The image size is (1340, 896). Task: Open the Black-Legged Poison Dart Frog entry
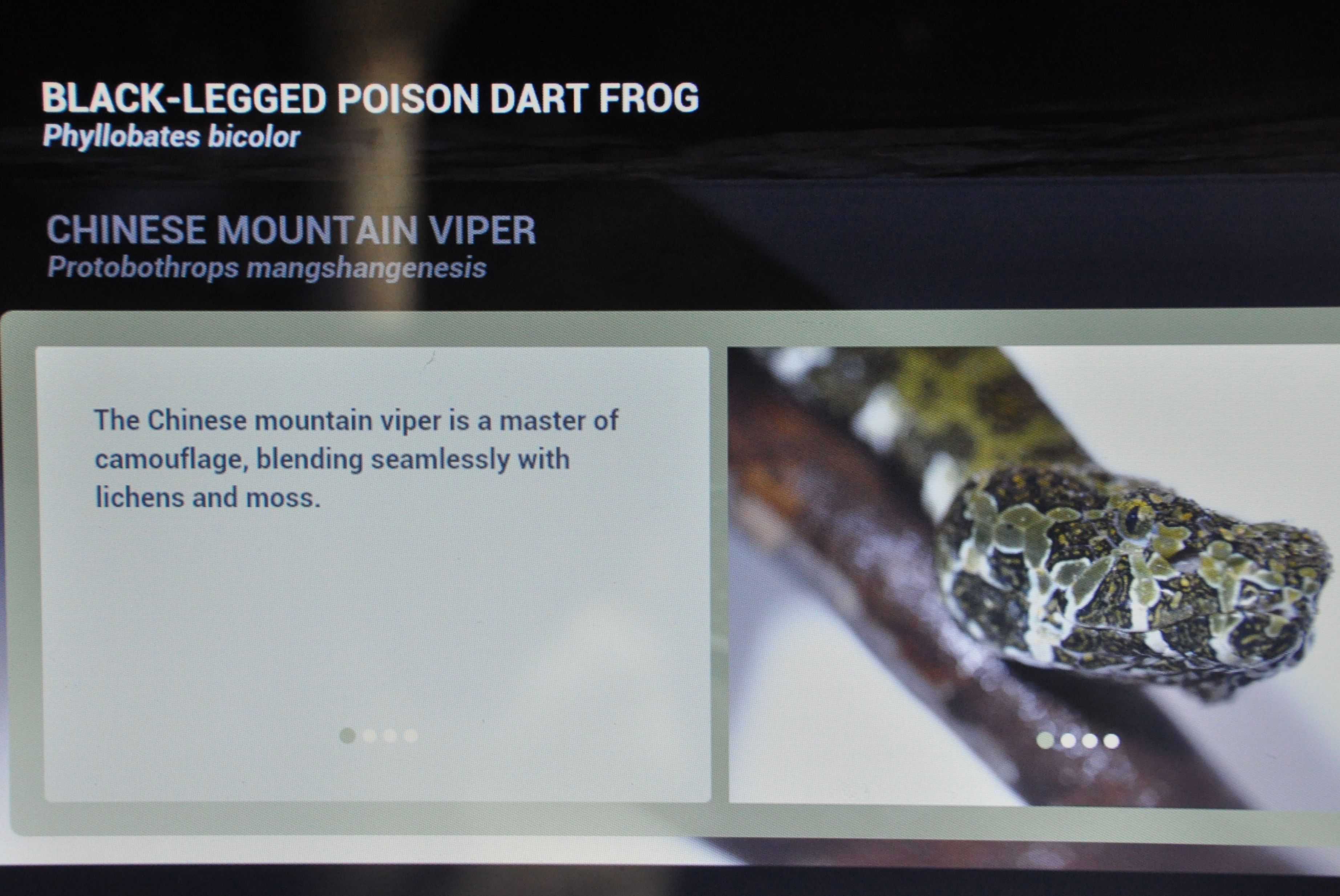370,98
